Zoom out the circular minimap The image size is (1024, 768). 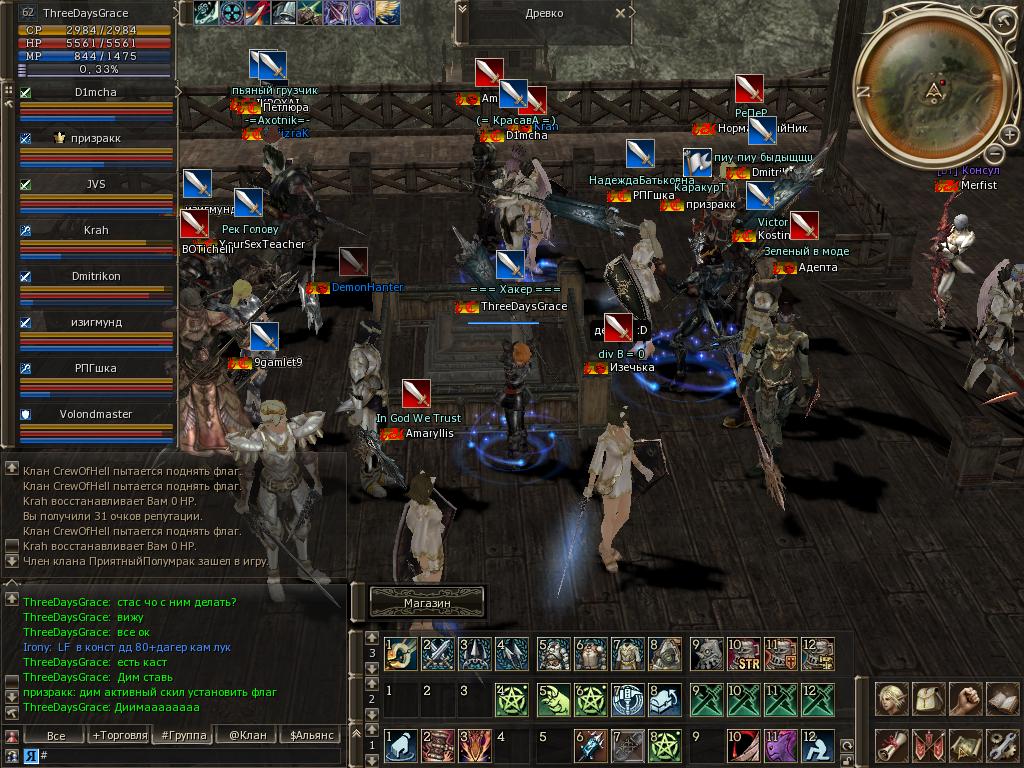[x=994, y=153]
